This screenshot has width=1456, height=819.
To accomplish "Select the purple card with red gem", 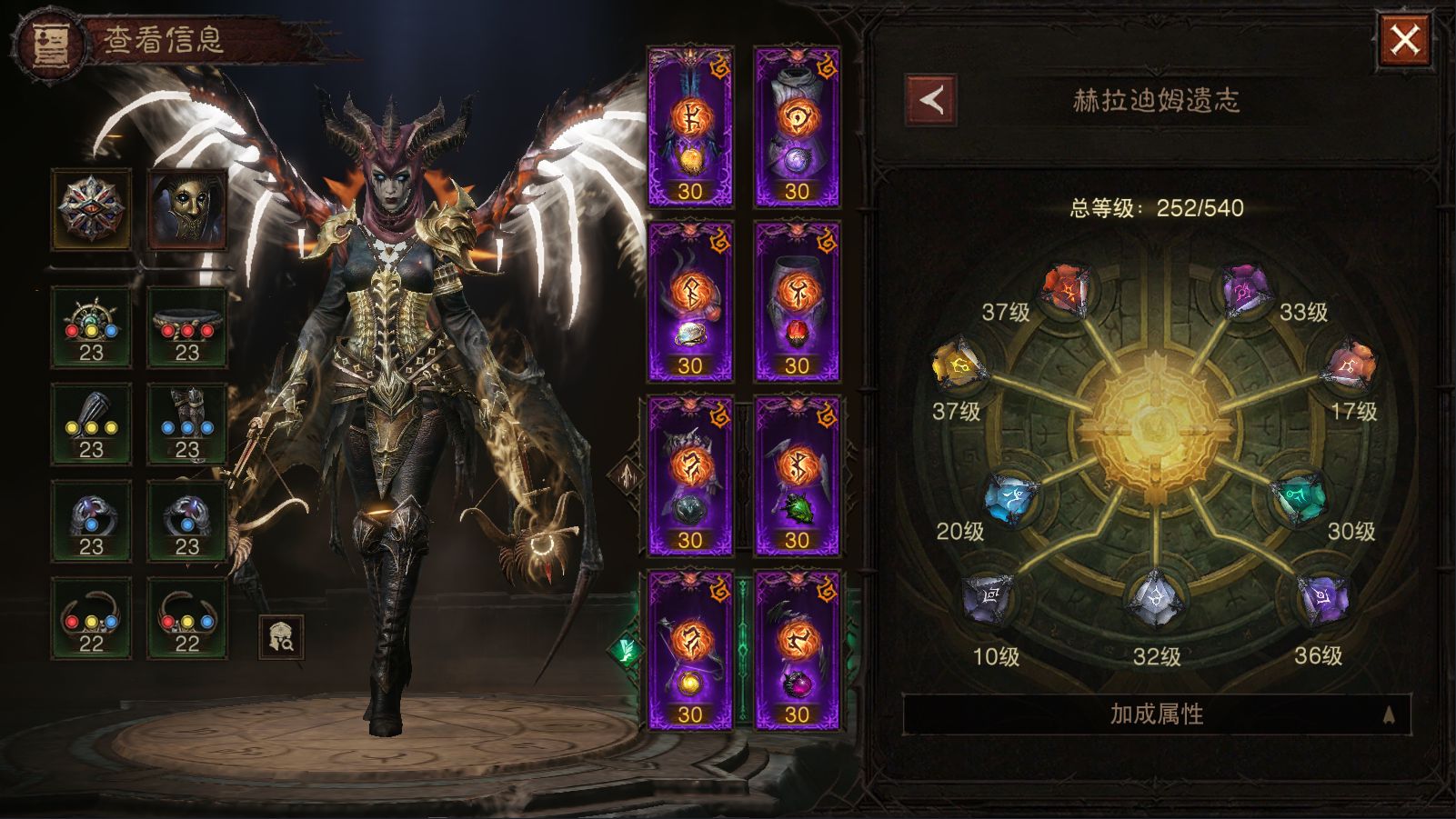I will click(797, 301).
